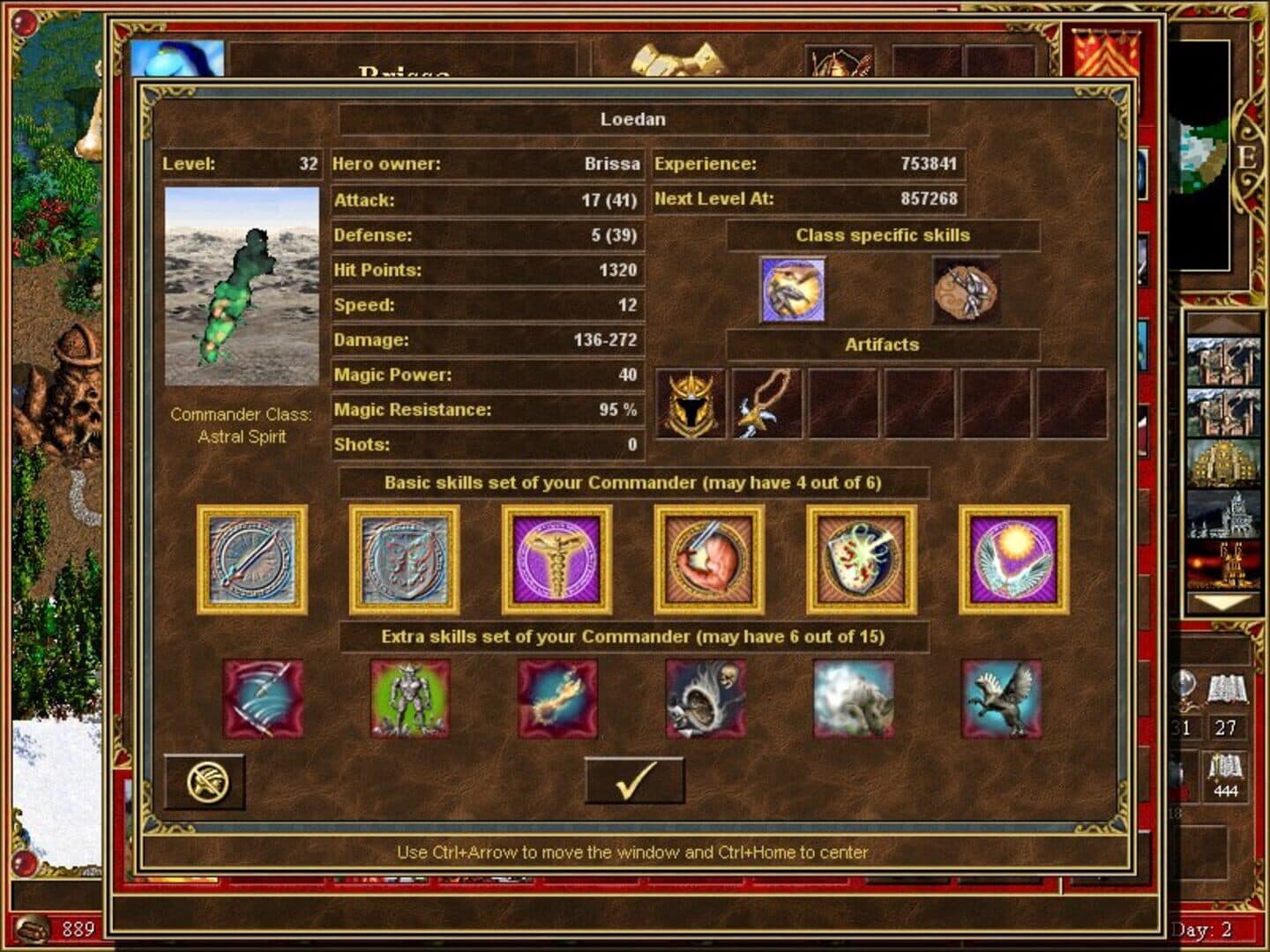Image resolution: width=1270 pixels, height=952 pixels.
Task: Choose the caduceus Hit Points skill
Action: (x=557, y=560)
